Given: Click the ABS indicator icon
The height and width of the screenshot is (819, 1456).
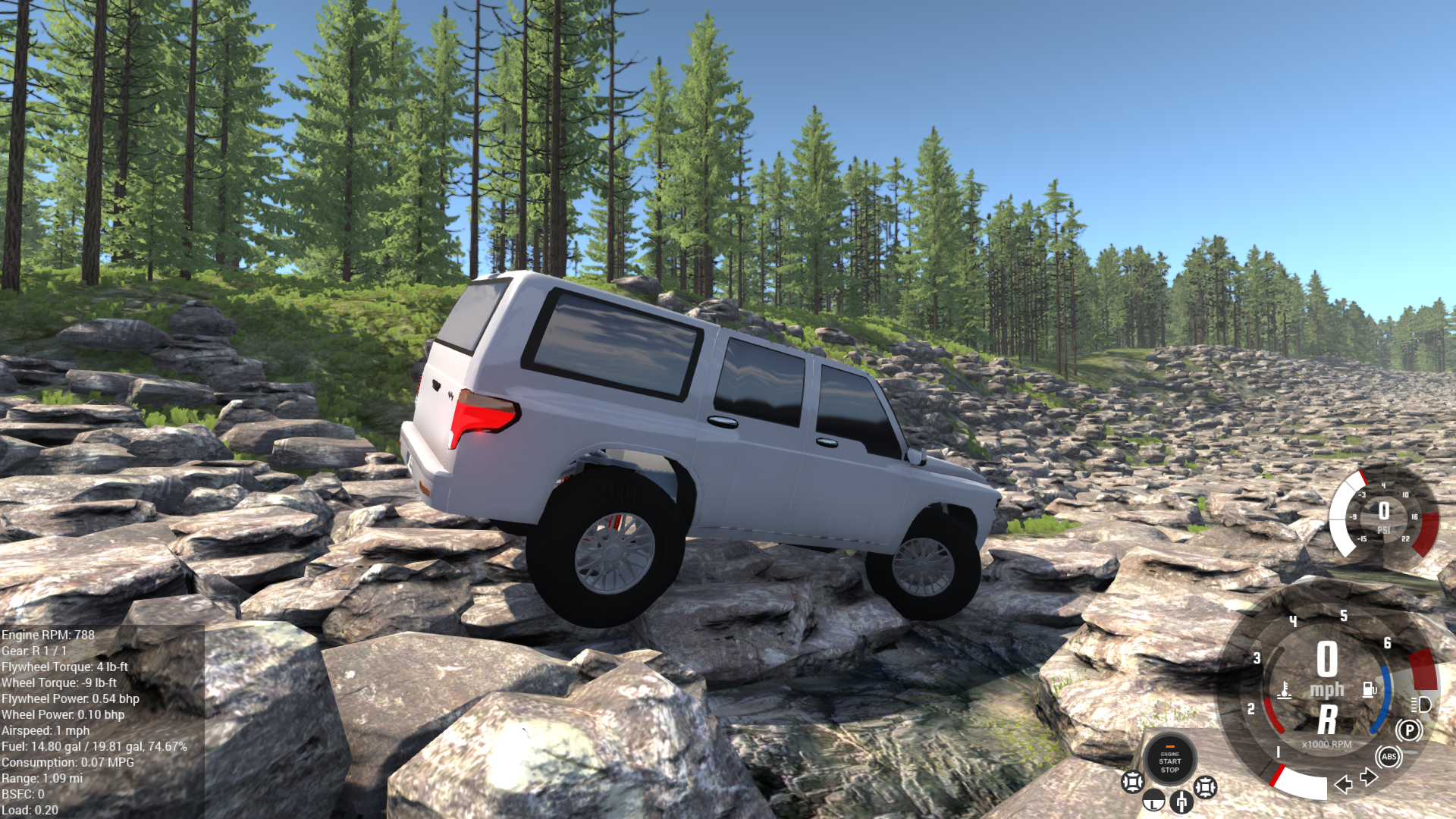Looking at the screenshot, I should pyautogui.click(x=1389, y=757).
